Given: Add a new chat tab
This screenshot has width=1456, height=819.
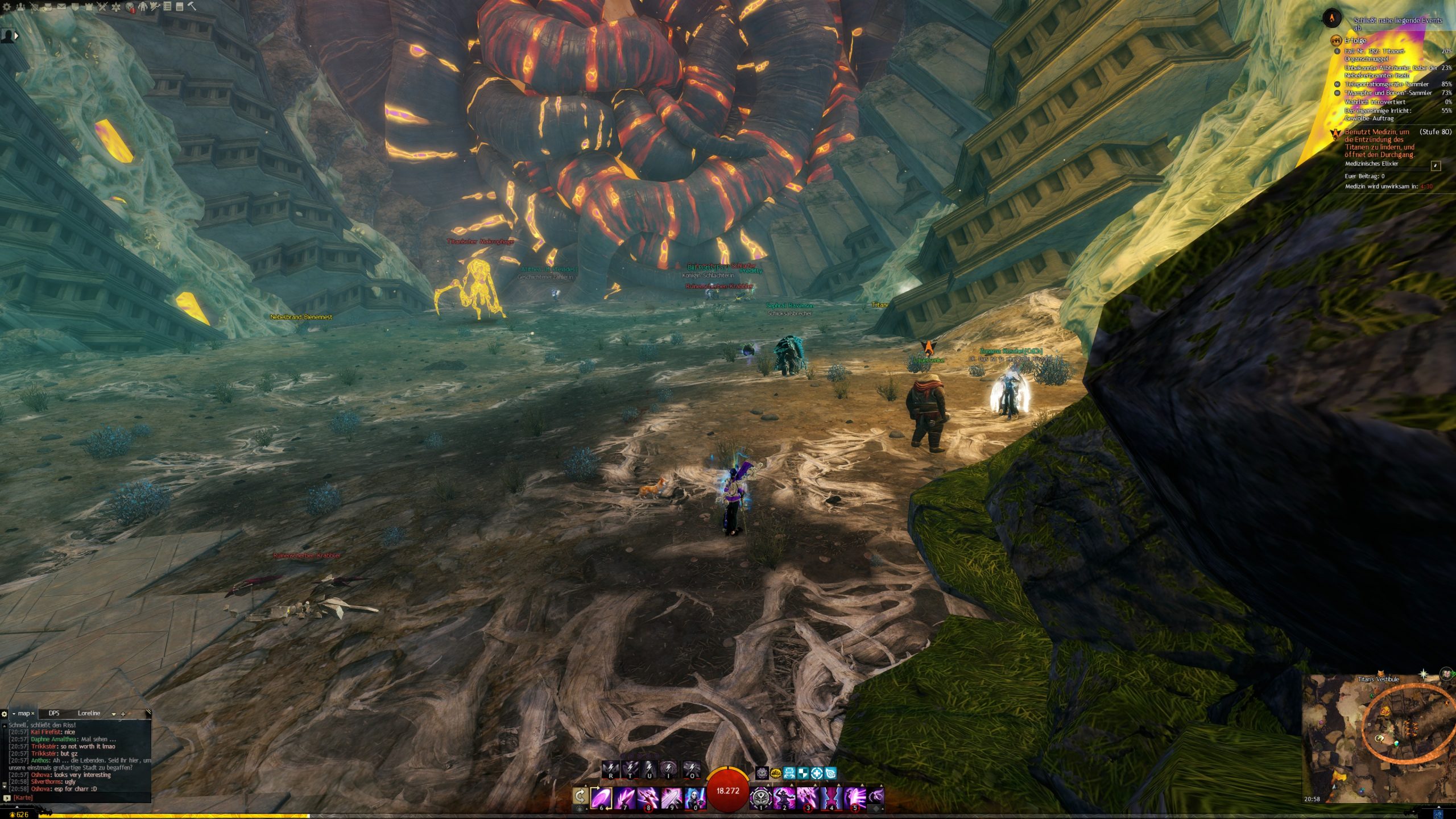Looking at the screenshot, I should click(123, 714).
